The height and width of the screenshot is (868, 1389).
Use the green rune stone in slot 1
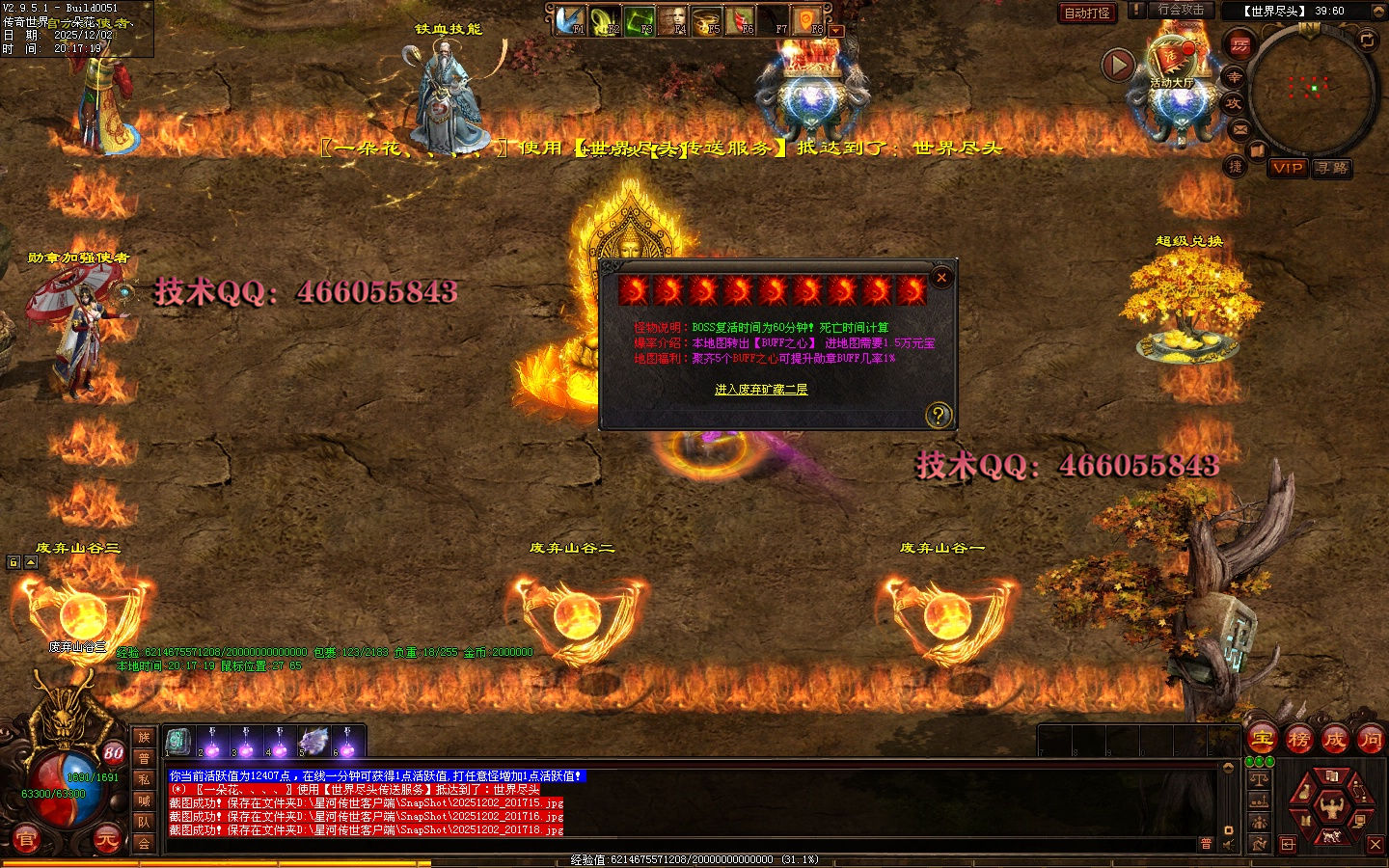pos(178,742)
